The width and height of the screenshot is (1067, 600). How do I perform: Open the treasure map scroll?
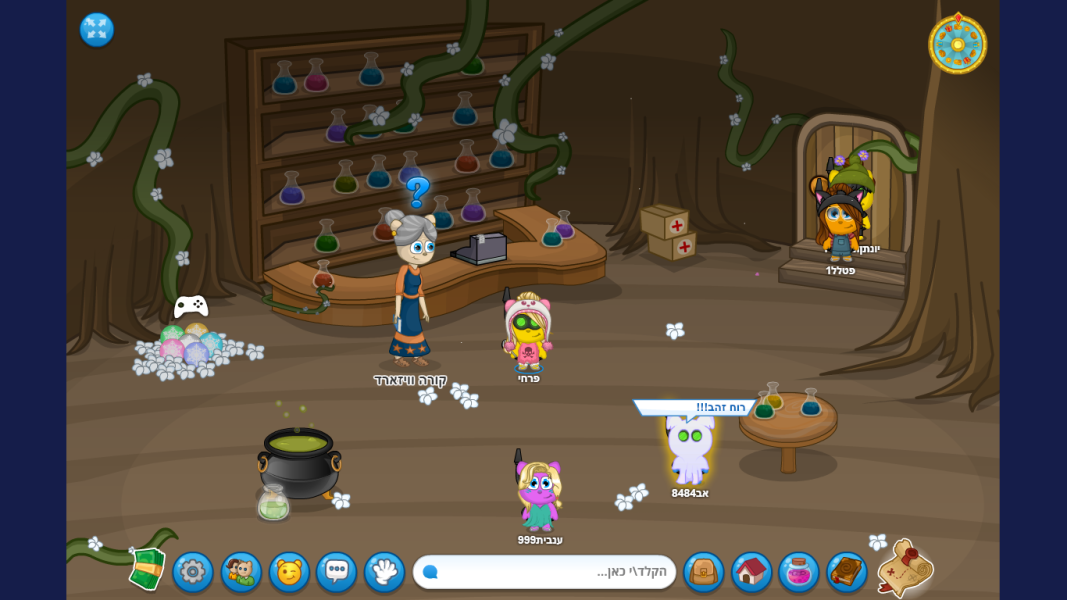(x=905, y=568)
